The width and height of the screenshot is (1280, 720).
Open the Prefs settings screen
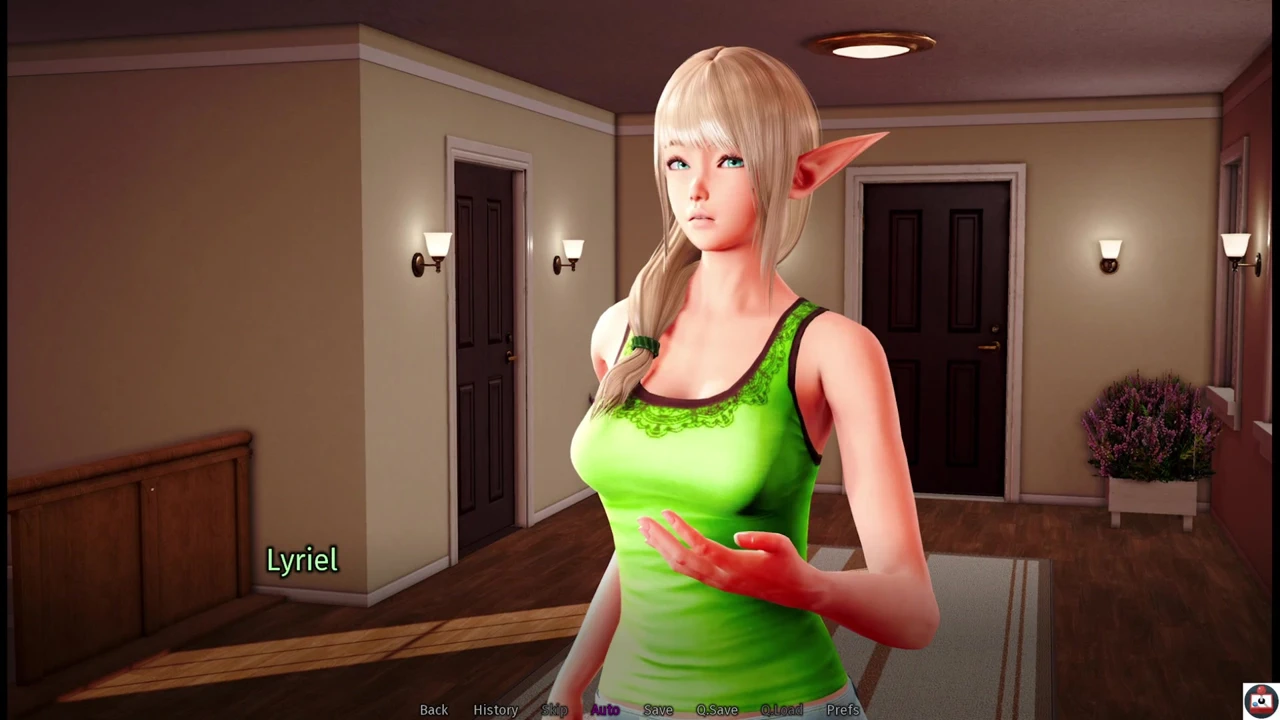pyautogui.click(x=843, y=709)
